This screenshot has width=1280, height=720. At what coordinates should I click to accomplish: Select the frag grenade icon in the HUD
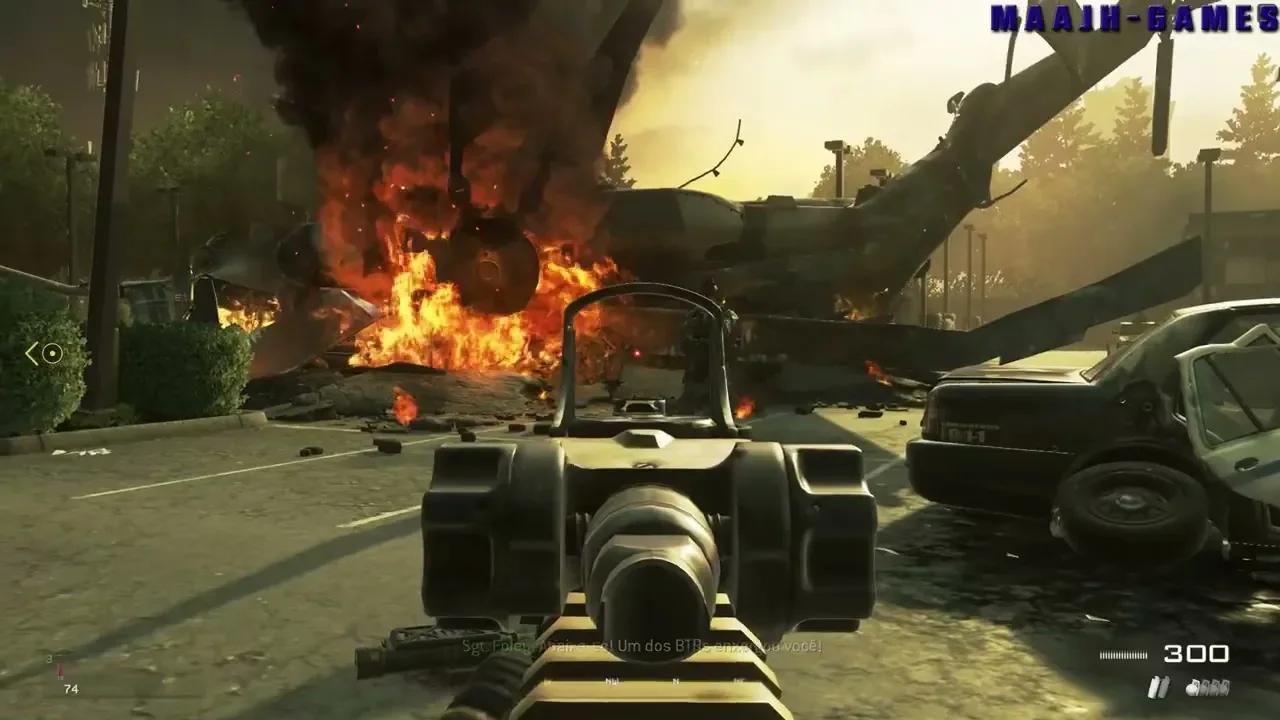click(1190, 688)
